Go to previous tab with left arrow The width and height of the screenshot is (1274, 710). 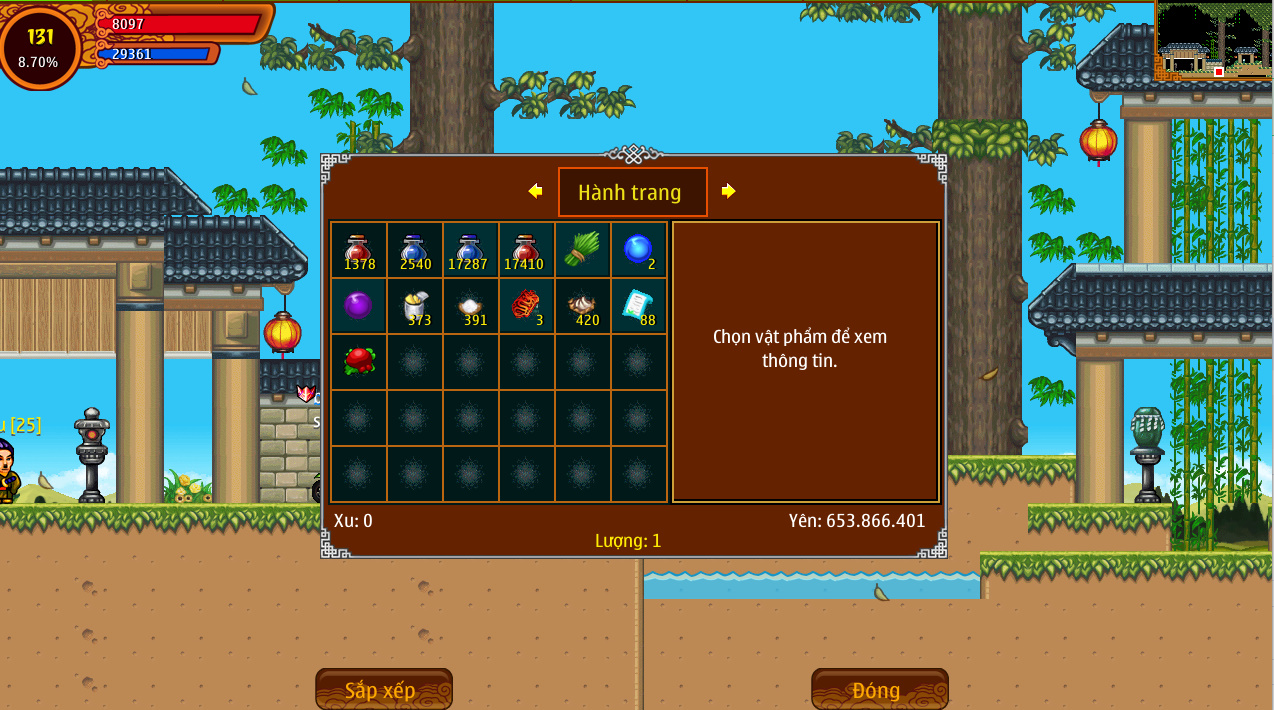pos(535,191)
